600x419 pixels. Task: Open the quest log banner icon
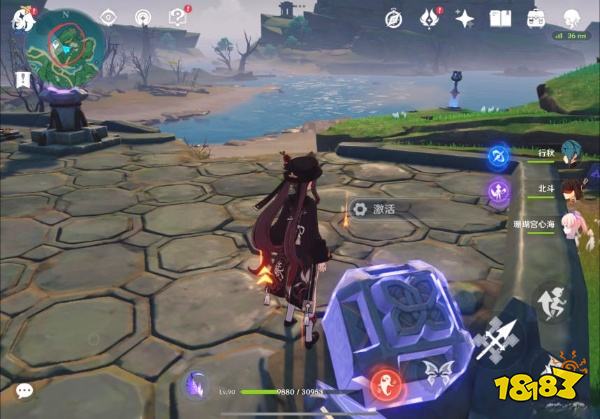tap(23, 79)
